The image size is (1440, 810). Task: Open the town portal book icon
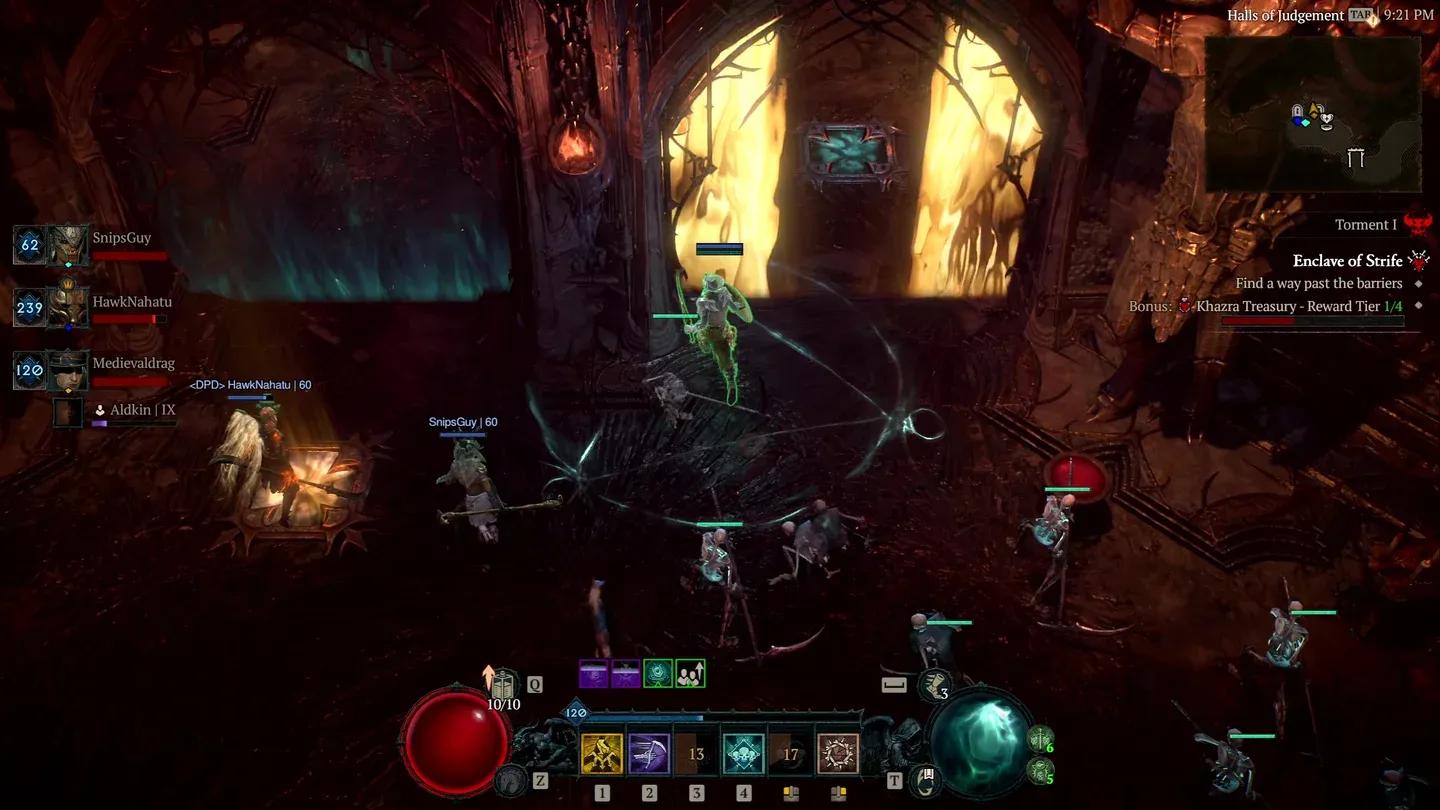click(924, 779)
